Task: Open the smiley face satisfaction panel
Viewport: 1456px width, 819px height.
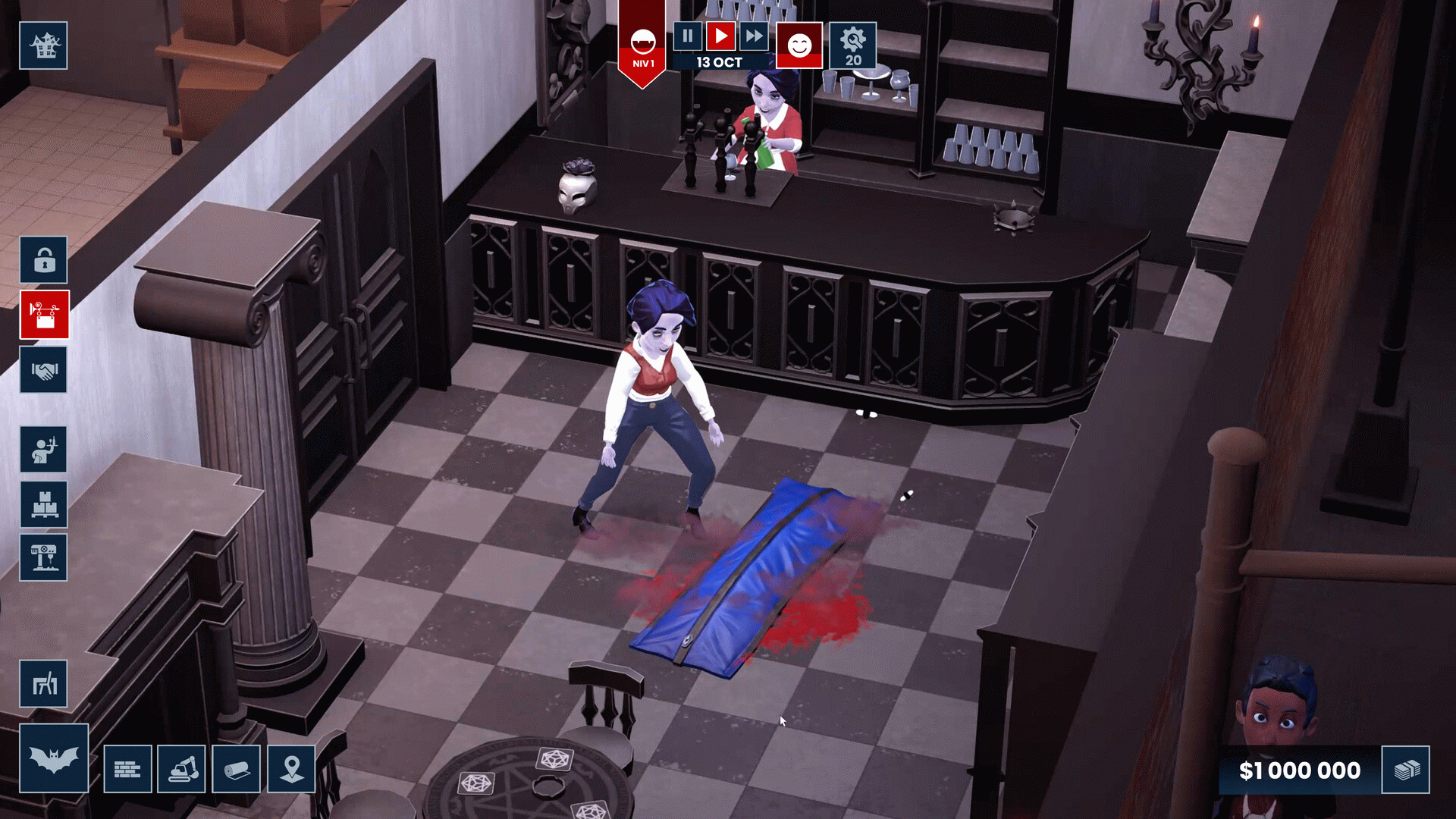Action: [x=799, y=45]
